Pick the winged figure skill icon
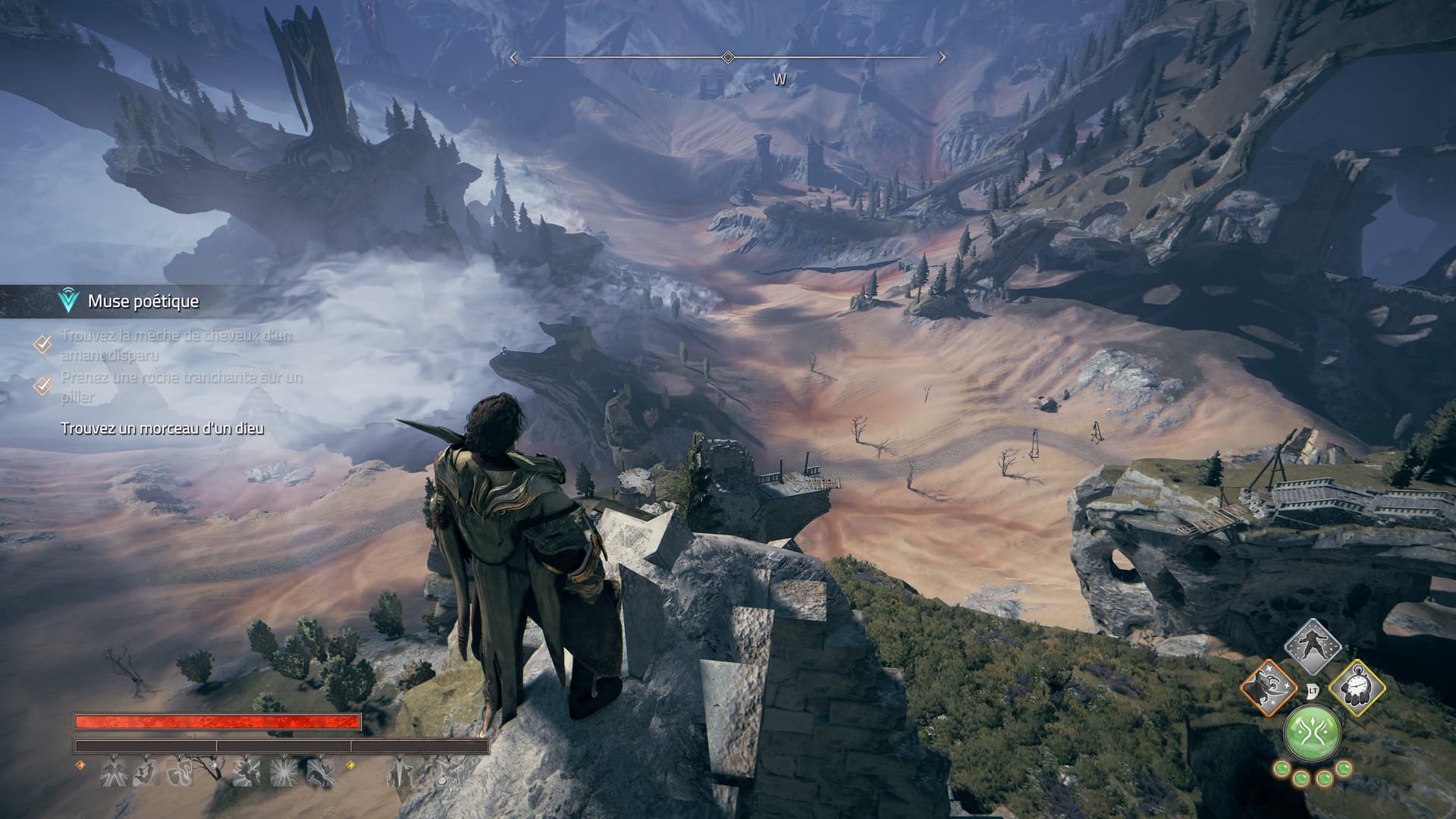Image resolution: width=1456 pixels, height=819 pixels. click(112, 773)
